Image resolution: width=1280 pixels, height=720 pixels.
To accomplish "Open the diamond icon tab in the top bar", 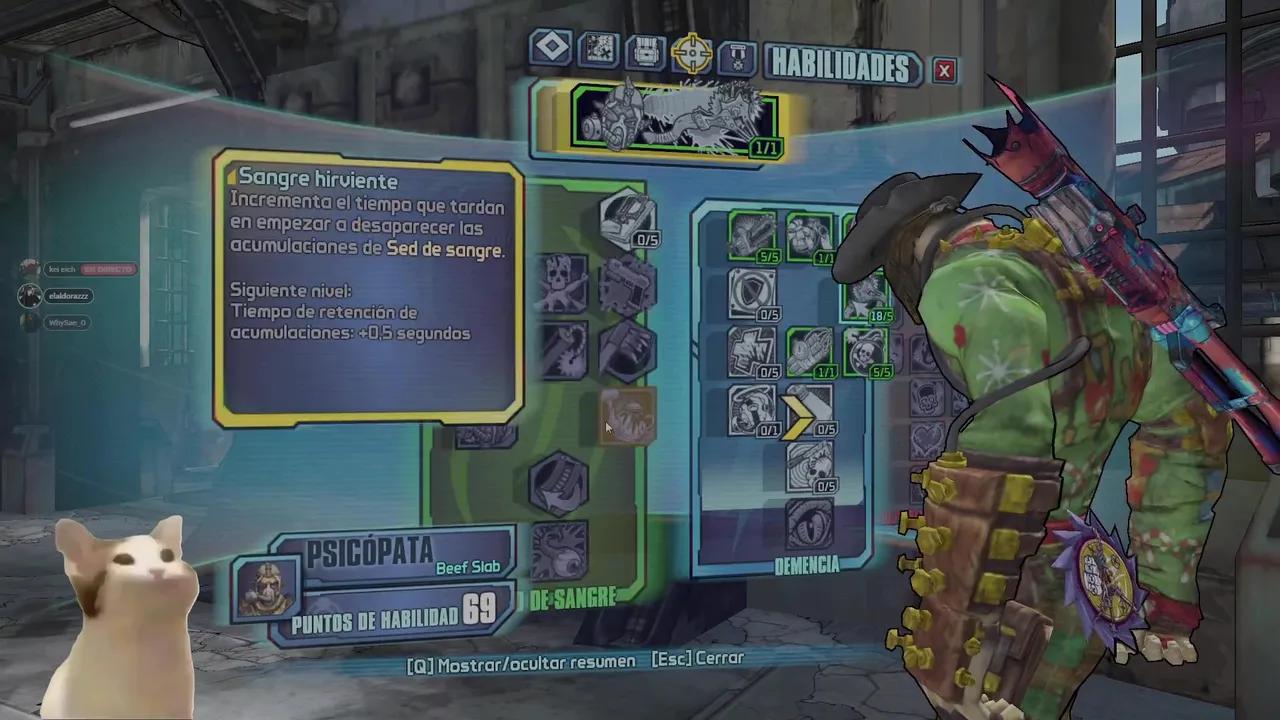I will tap(551, 48).
